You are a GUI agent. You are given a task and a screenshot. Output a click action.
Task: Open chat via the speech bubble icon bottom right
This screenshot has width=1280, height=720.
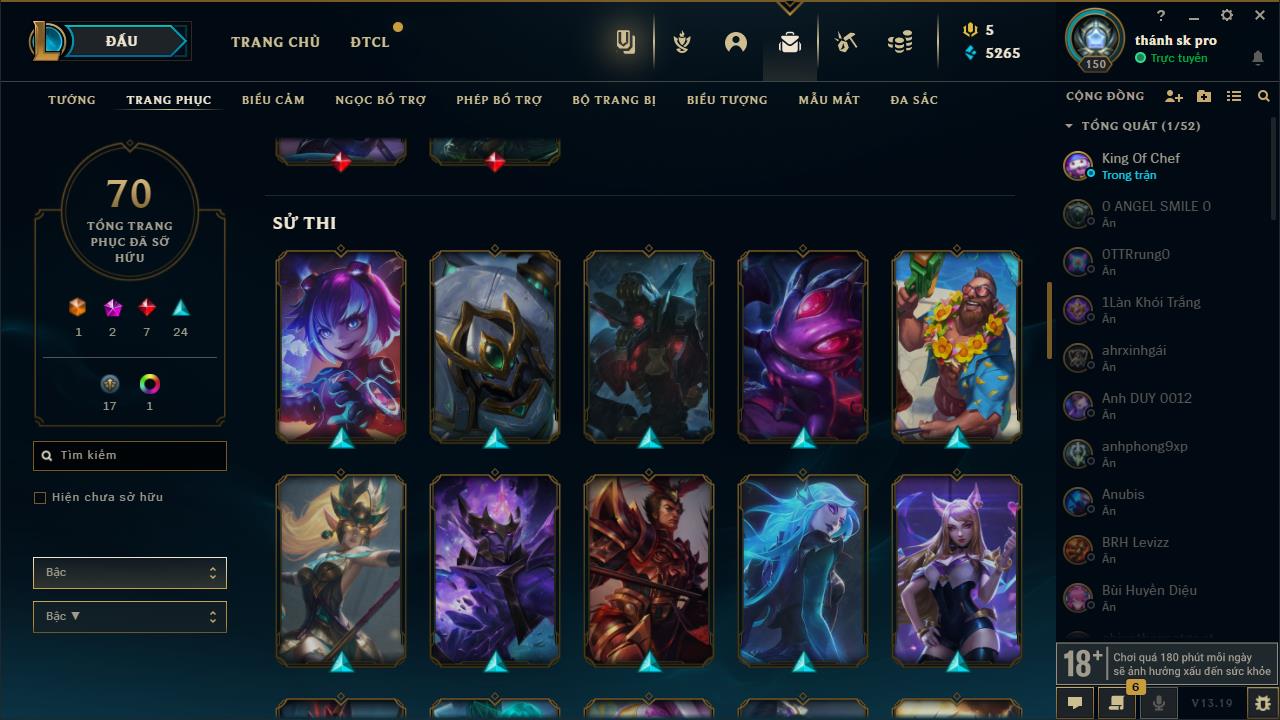tap(1074, 703)
